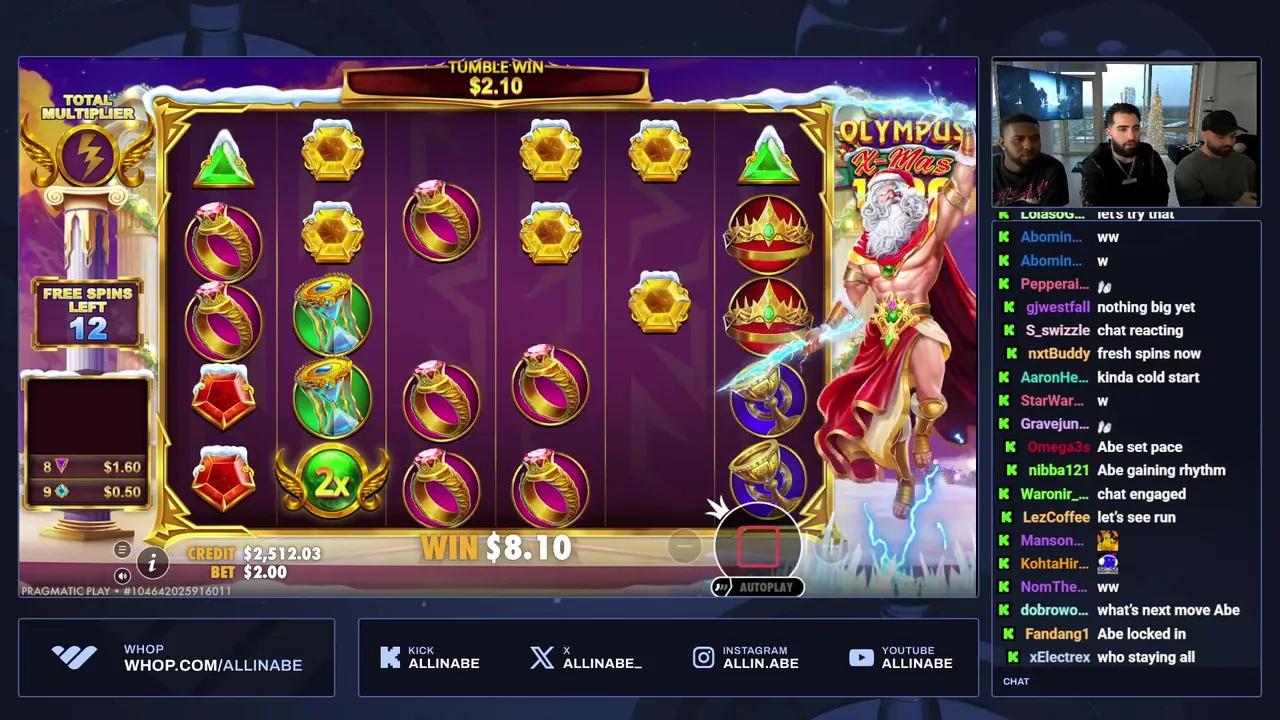Click the X logo for ALLINABE_
Screen dimensions: 1280x720
(x=541, y=657)
